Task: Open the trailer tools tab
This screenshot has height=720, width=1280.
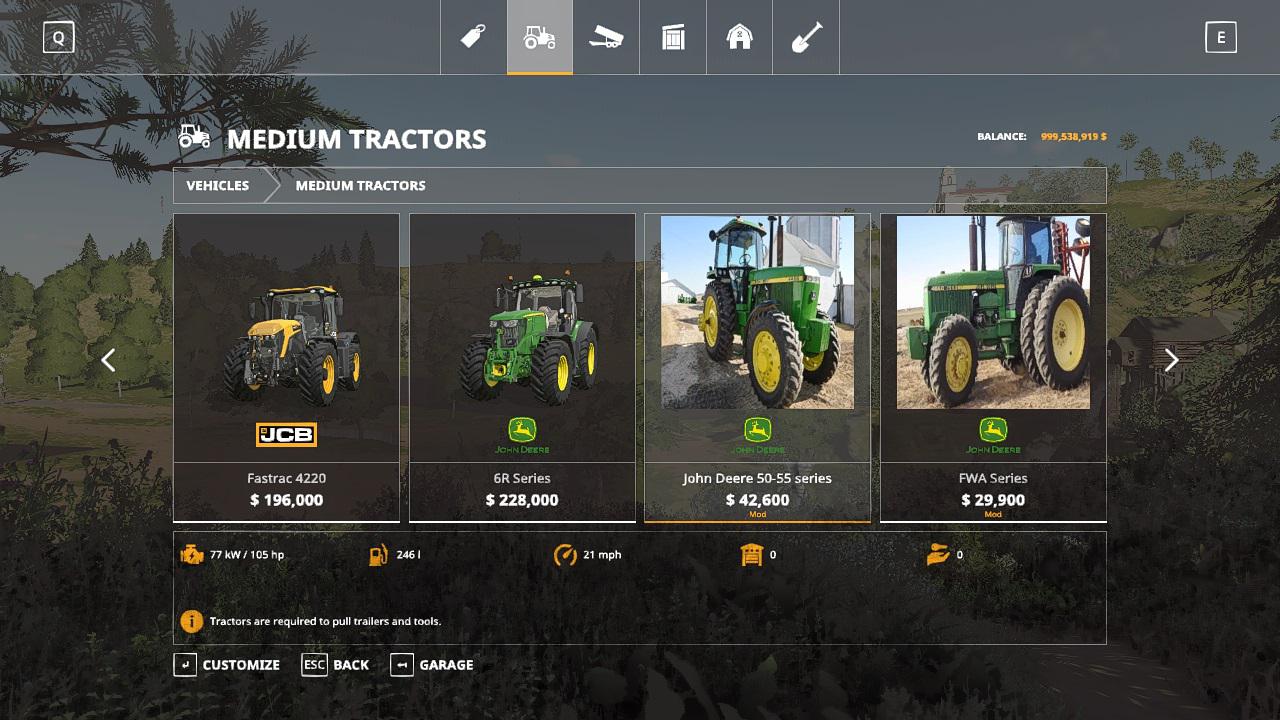Action: coord(606,38)
